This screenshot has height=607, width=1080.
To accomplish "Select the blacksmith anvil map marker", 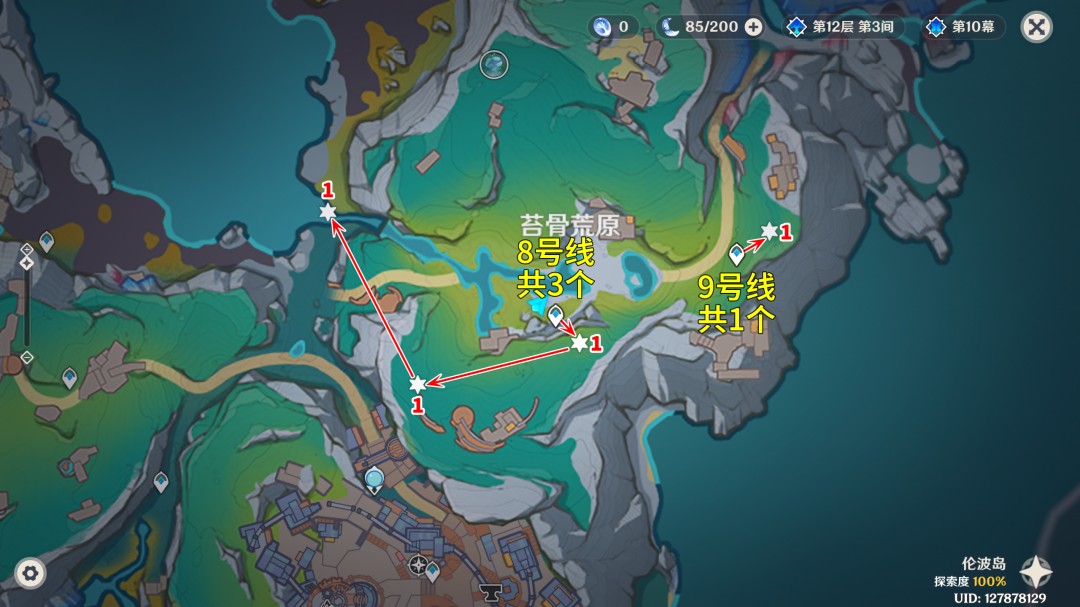I will [x=490, y=590].
